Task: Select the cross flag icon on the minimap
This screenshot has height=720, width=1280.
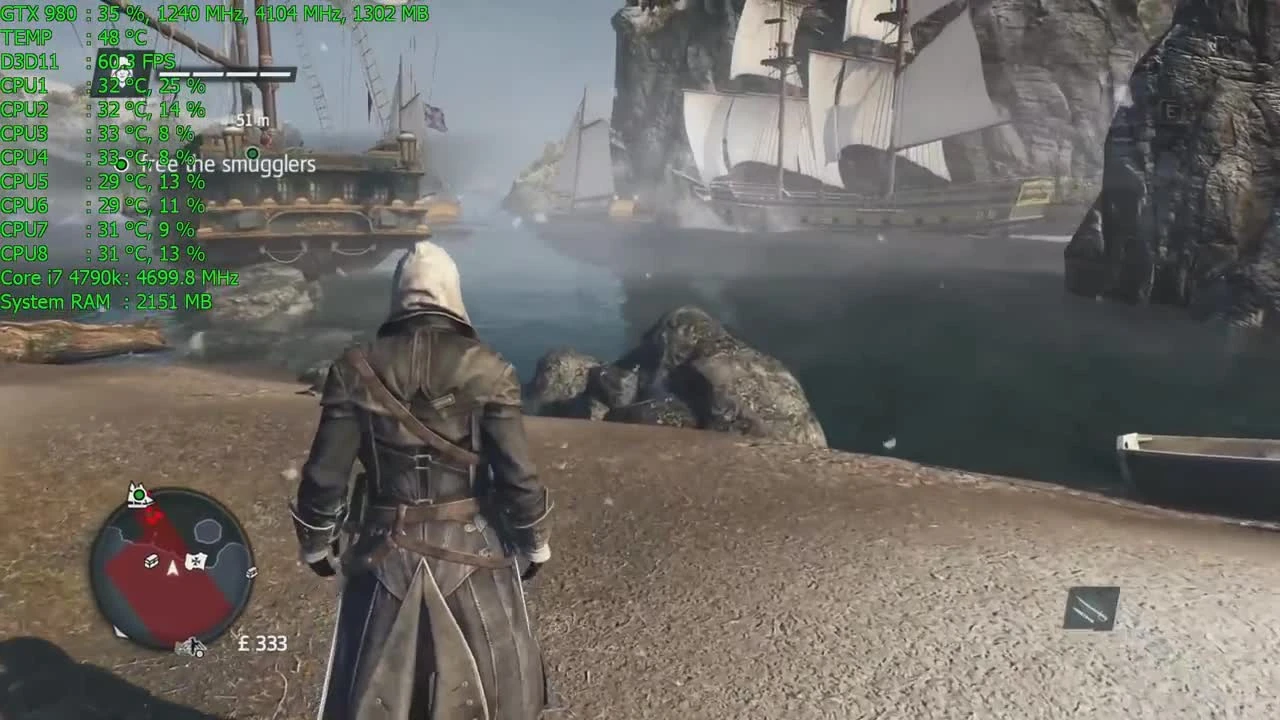Action: pos(196,559)
